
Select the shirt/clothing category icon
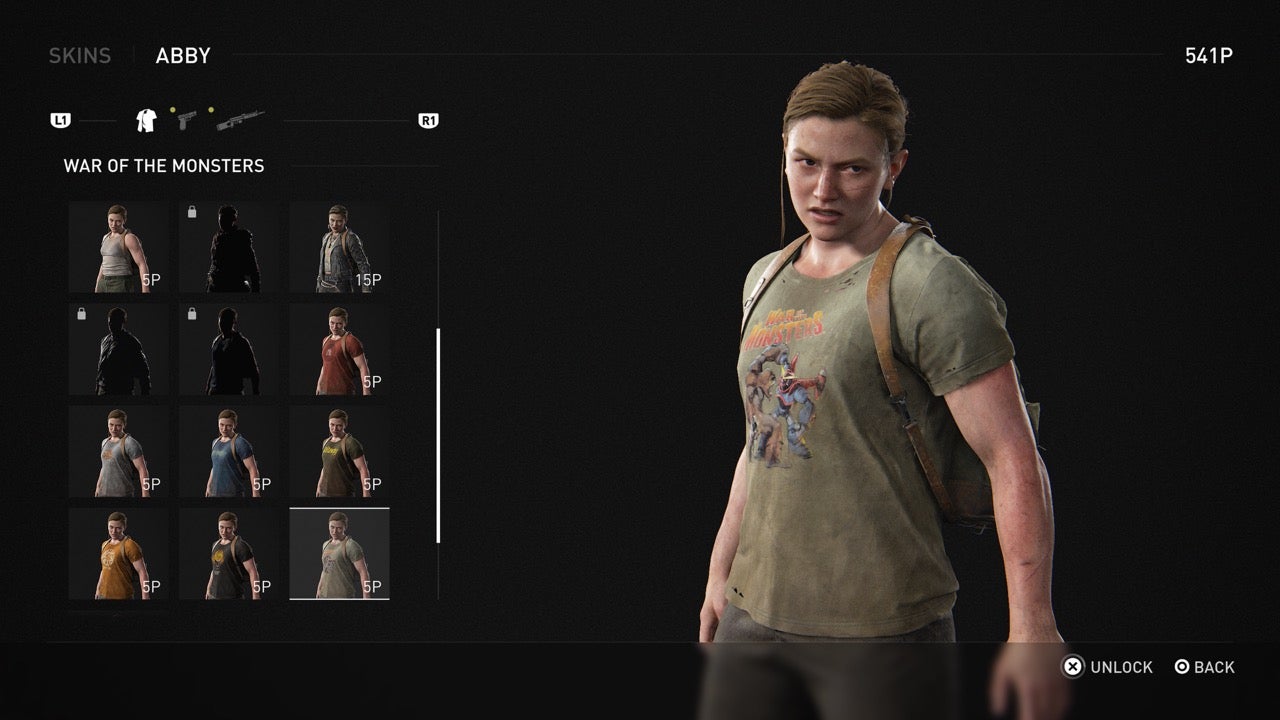(x=144, y=119)
